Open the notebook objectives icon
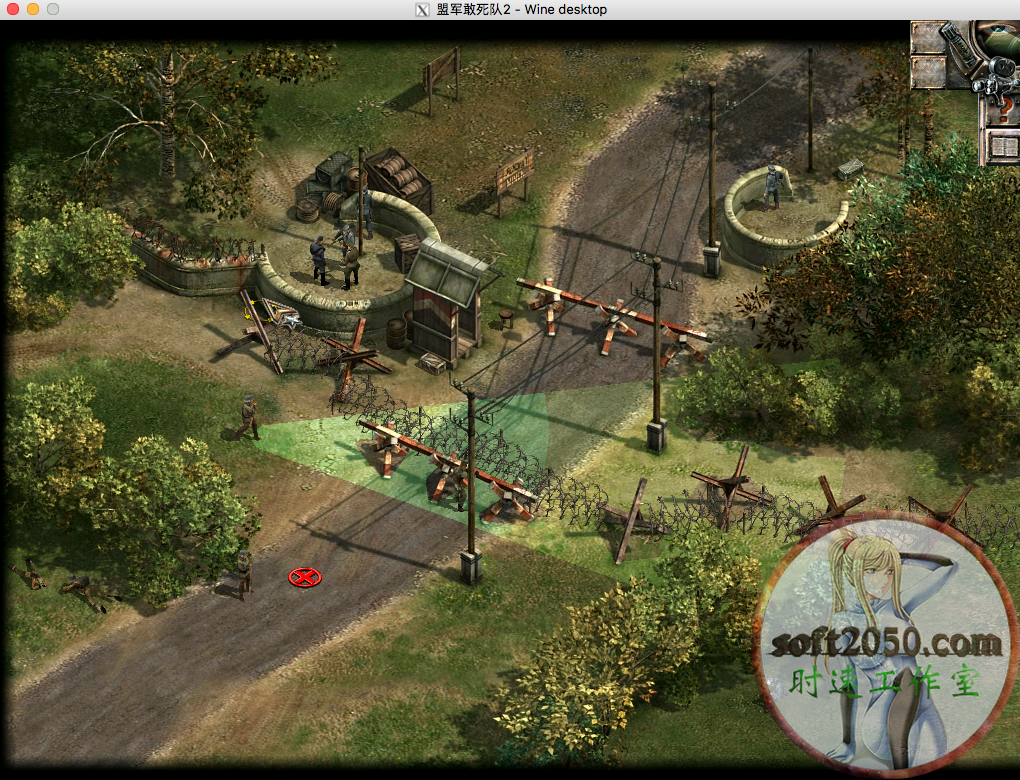This screenshot has height=780, width=1020. (x=1003, y=147)
